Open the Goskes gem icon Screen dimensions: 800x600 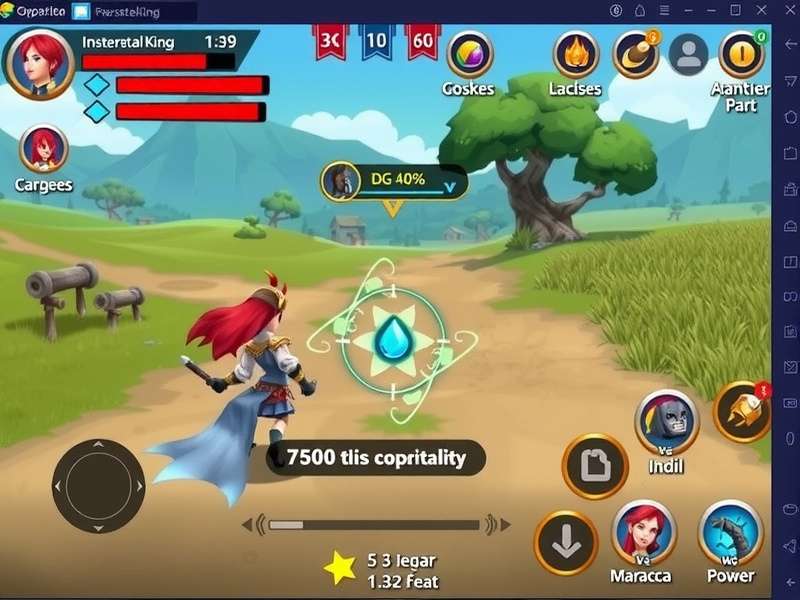[x=469, y=54]
